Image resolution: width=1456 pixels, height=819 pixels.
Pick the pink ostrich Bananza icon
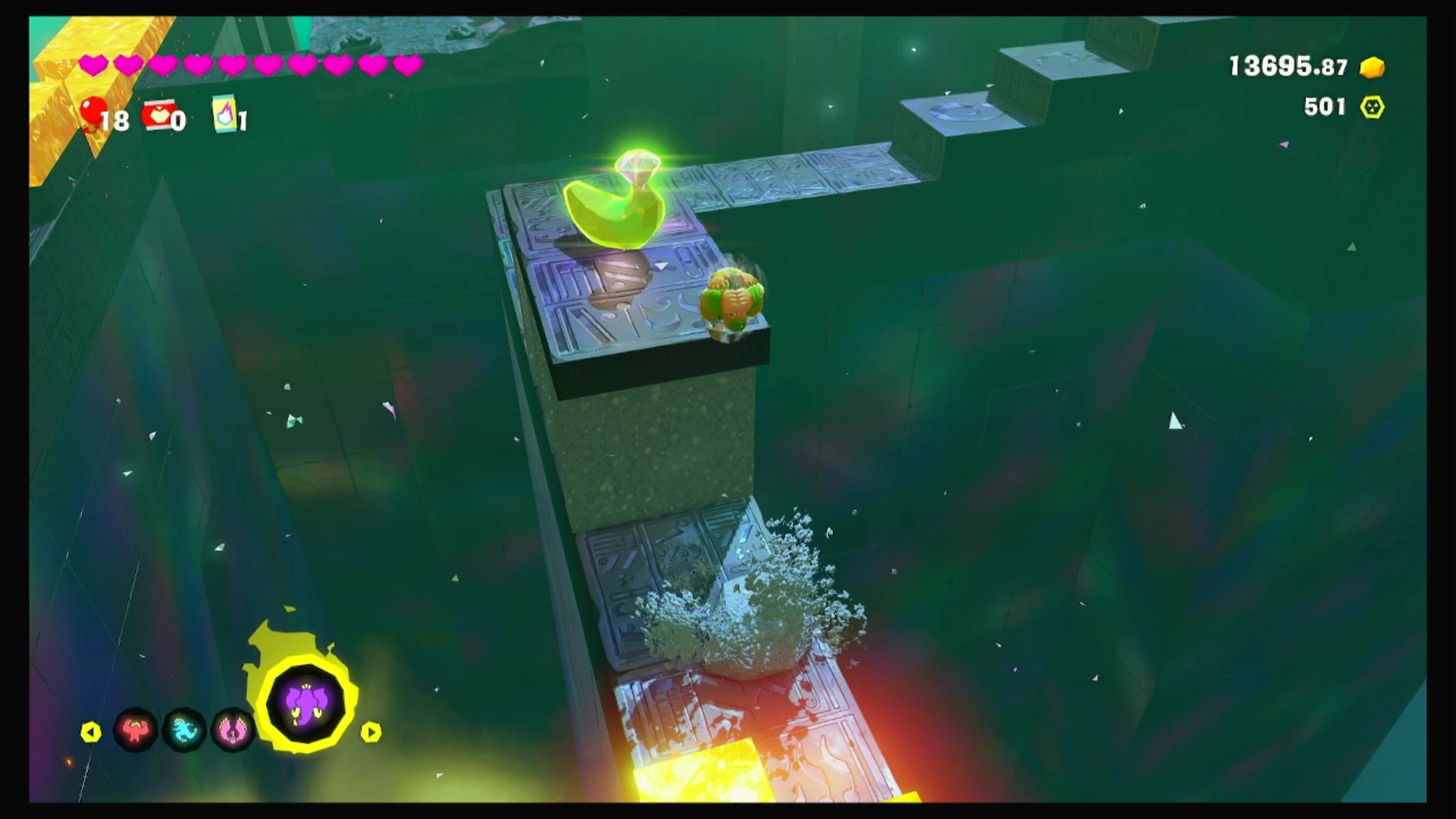[x=232, y=730]
